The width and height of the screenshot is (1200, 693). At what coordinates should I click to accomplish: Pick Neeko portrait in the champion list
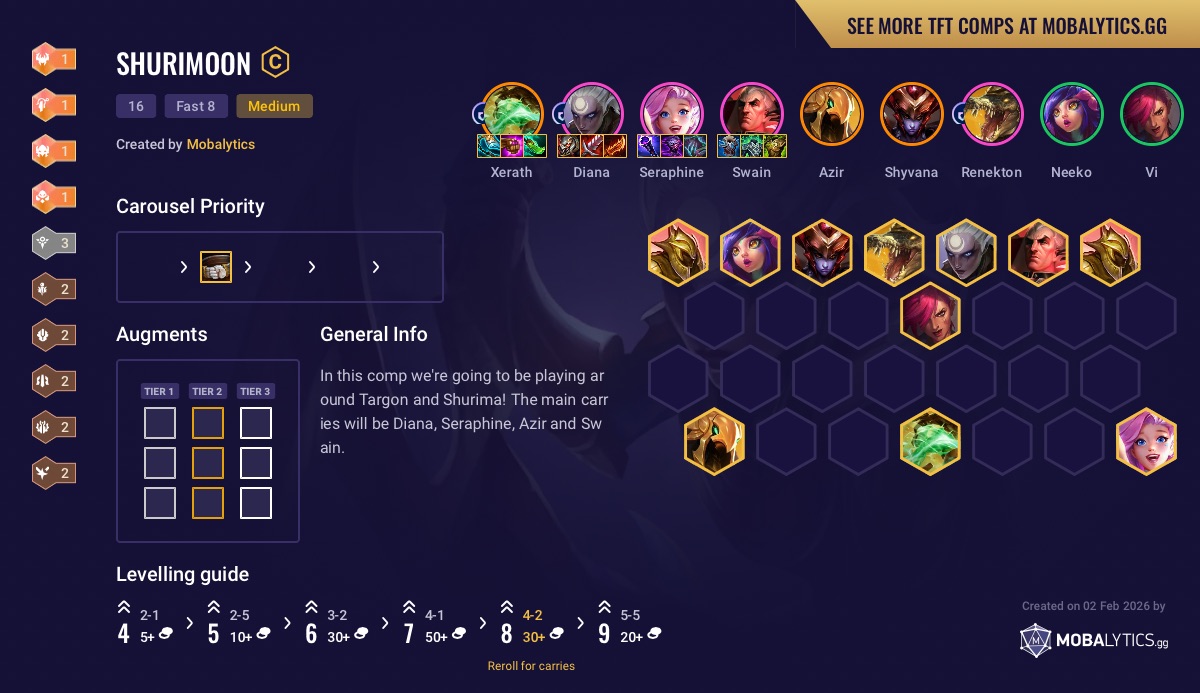pyautogui.click(x=1071, y=113)
